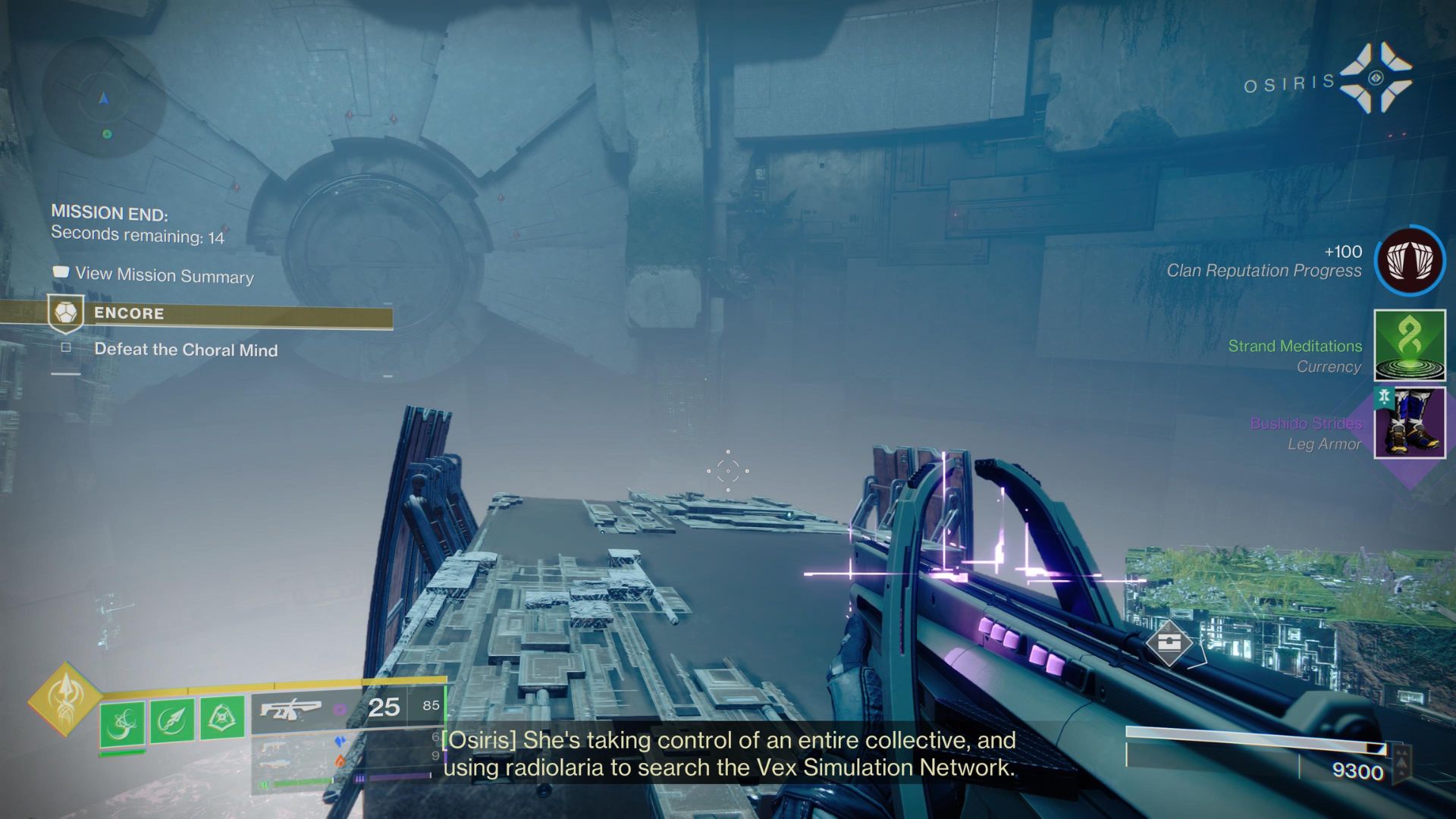Screen dimensions: 1456x819
Task: Inspect the Bushido Strides leg armor drop
Action: pos(1410,423)
